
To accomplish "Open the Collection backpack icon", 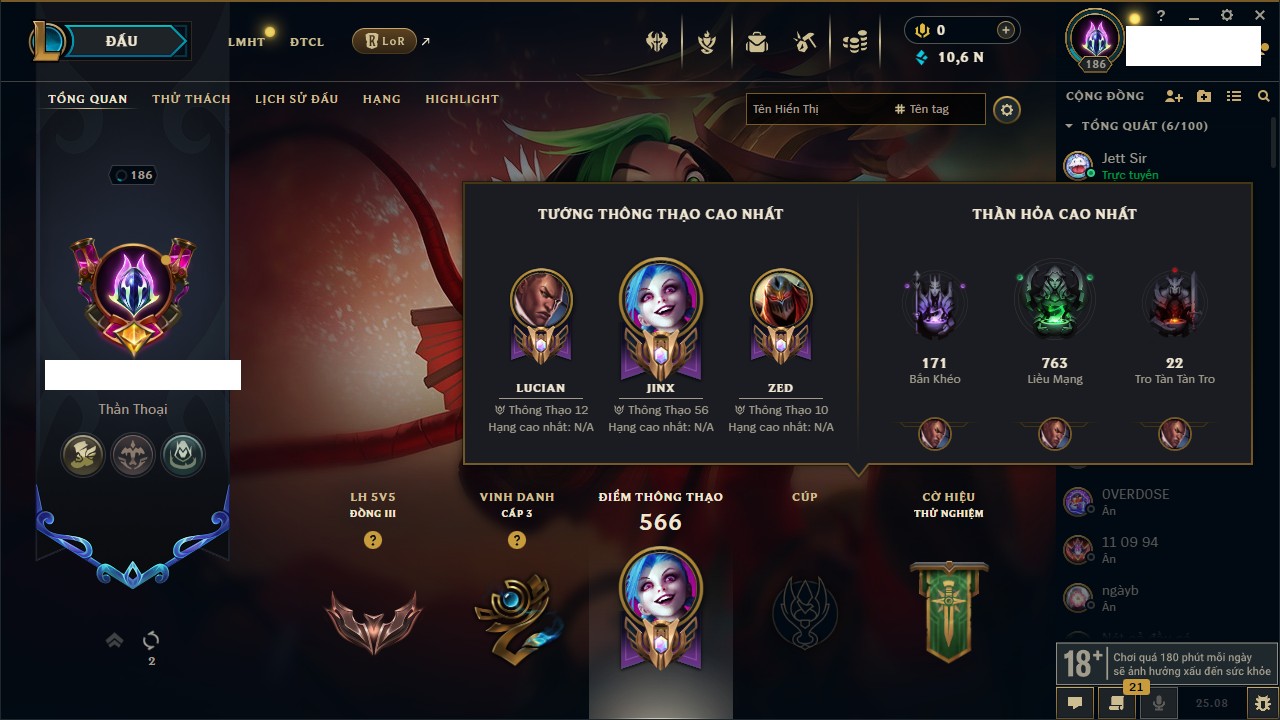I will [757, 42].
